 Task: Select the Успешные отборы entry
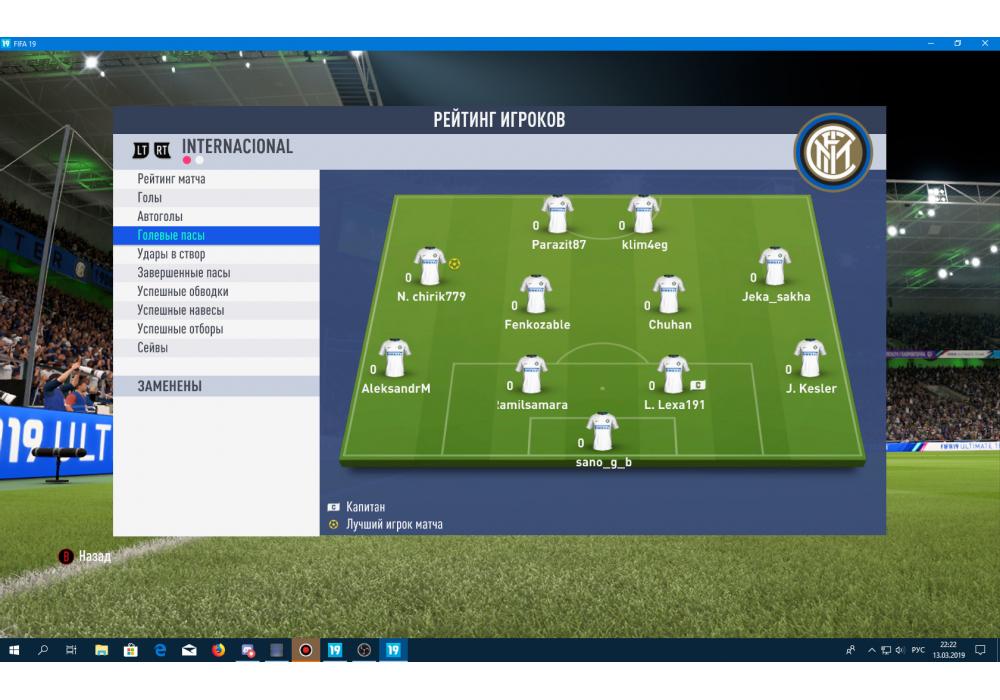(x=180, y=329)
